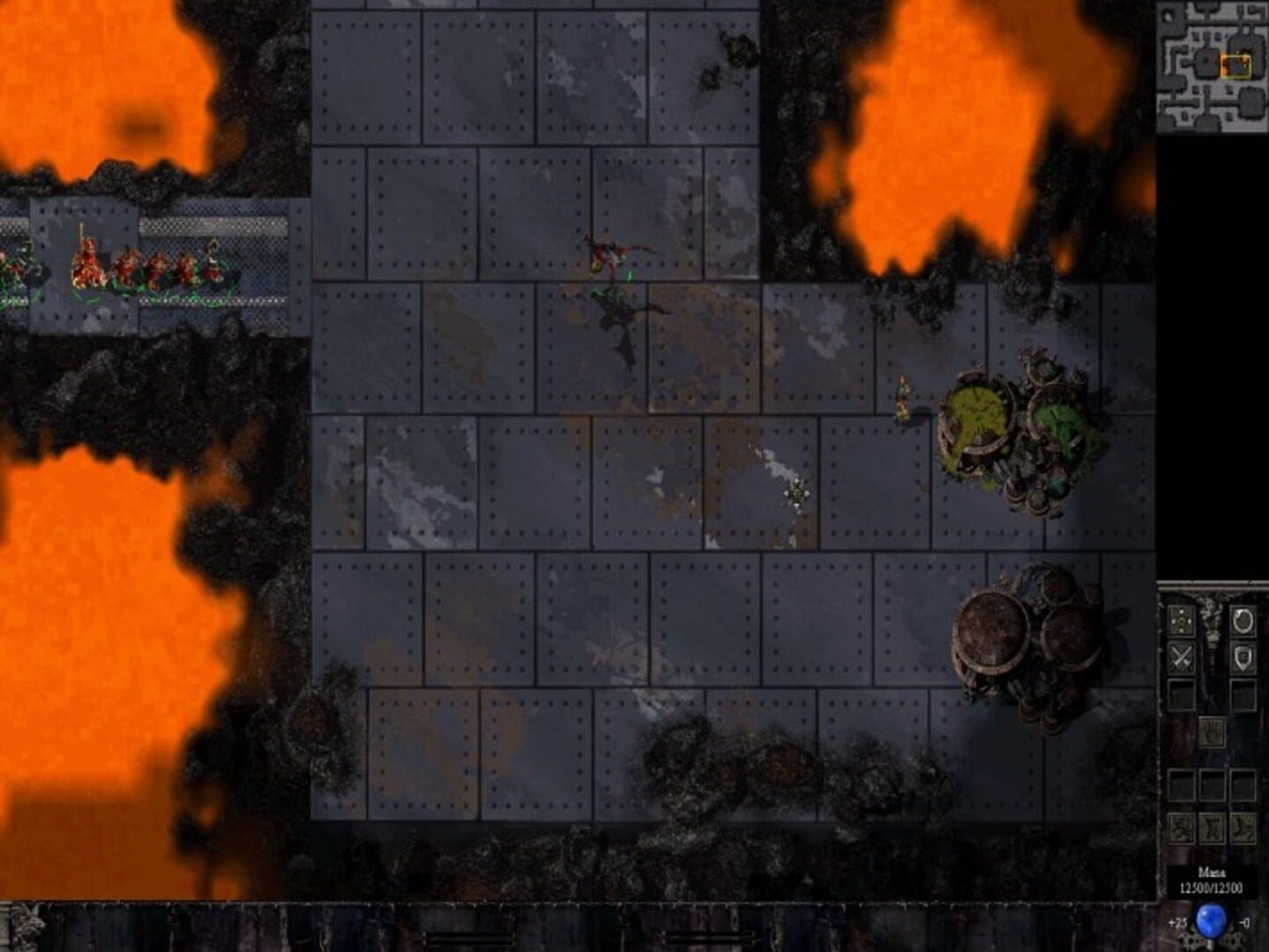
Task: Click the ring-shaped ability icon
Action: click(1241, 621)
